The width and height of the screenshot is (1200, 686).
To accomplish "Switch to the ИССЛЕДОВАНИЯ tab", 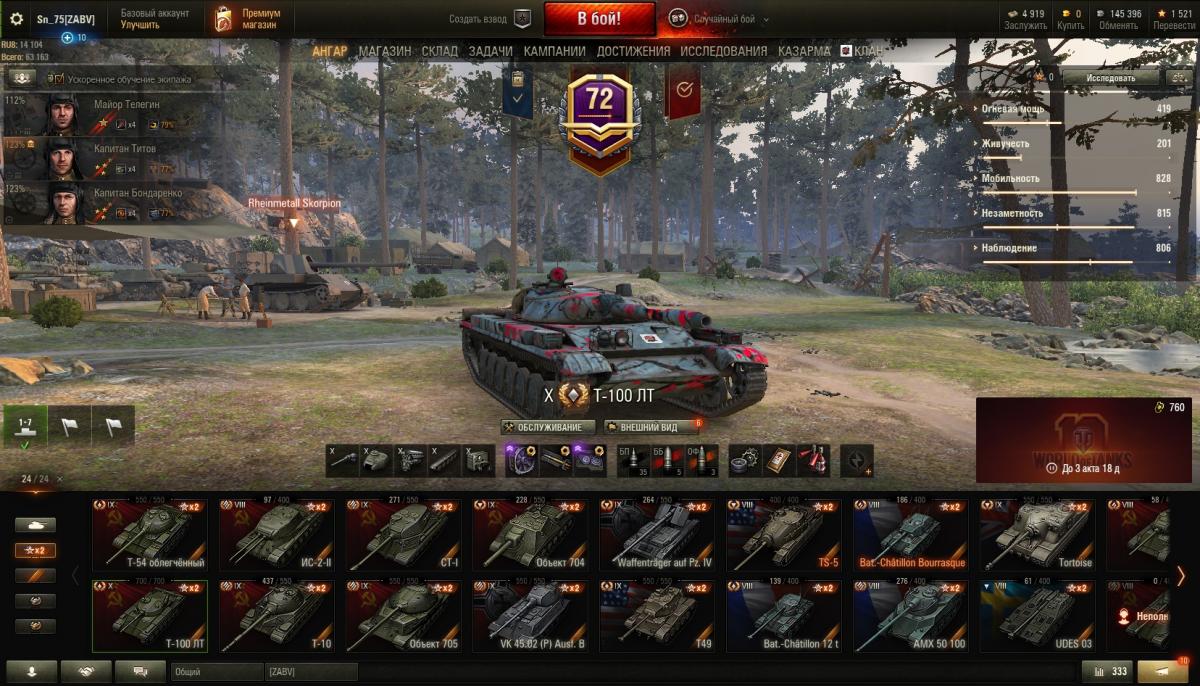I will (x=723, y=51).
